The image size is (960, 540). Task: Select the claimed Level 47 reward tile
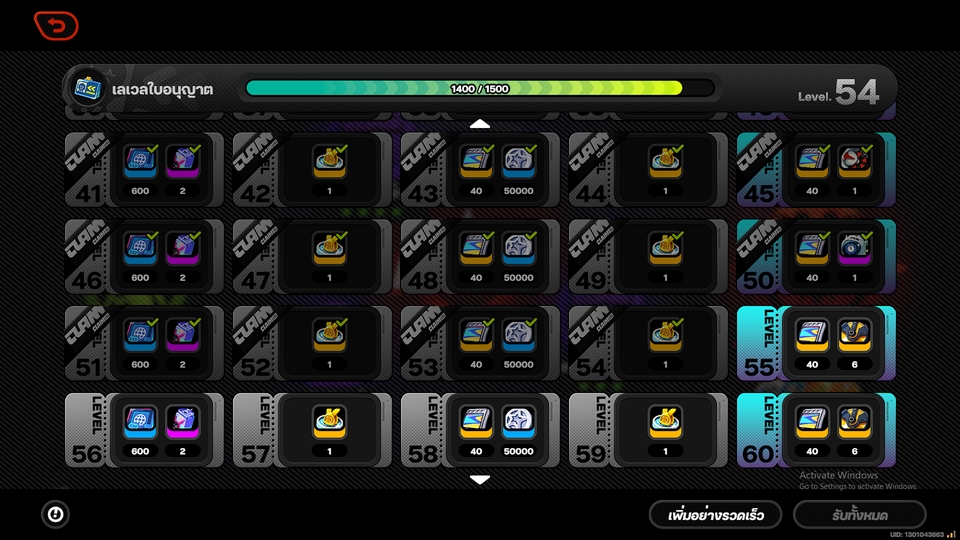pyautogui.click(x=312, y=257)
